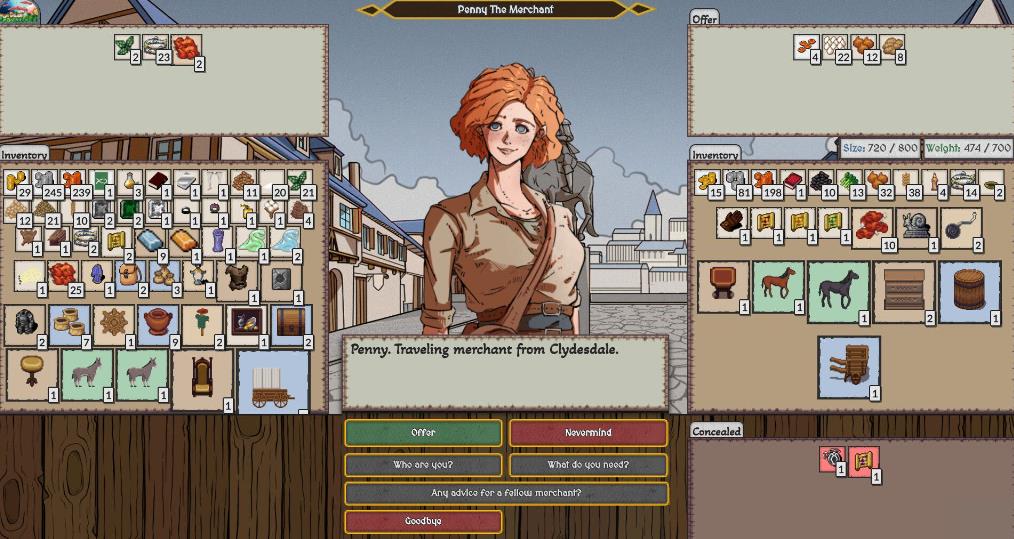Viewport: 1014px width, 539px height.
Task: Cancel the trade with Nevermind
Action: click(588, 433)
